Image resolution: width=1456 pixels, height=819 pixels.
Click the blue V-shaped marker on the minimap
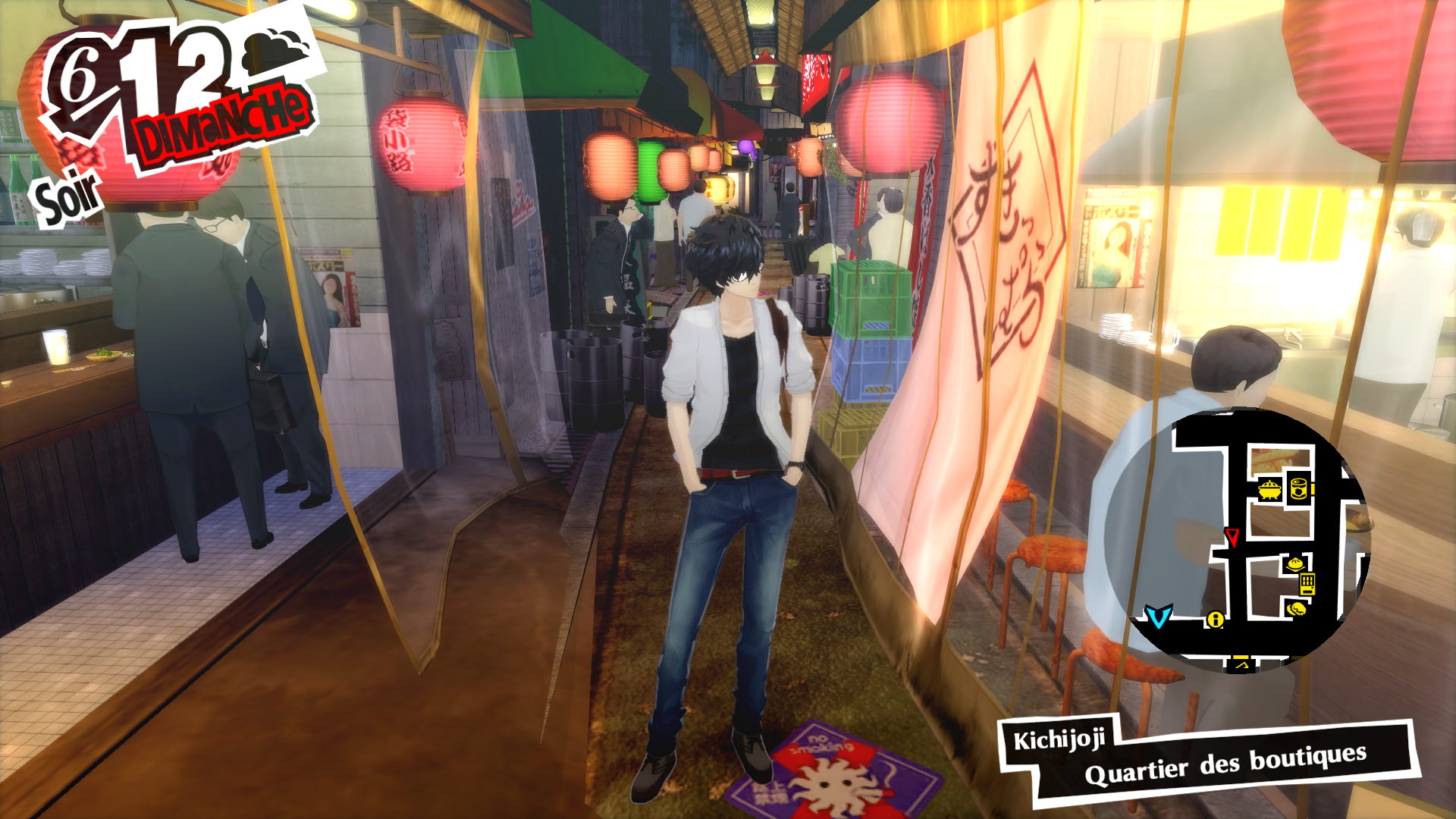pos(1158,617)
